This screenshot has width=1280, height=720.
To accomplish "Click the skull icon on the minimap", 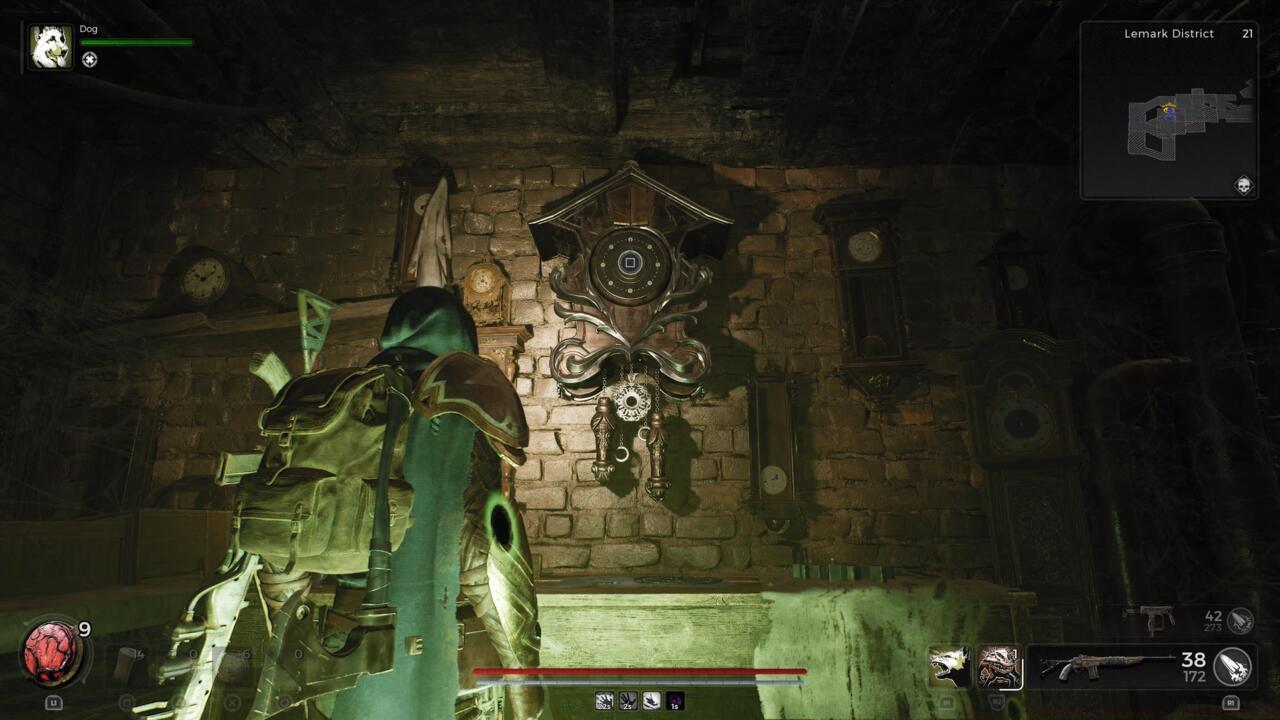I will (x=1245, y=185).
